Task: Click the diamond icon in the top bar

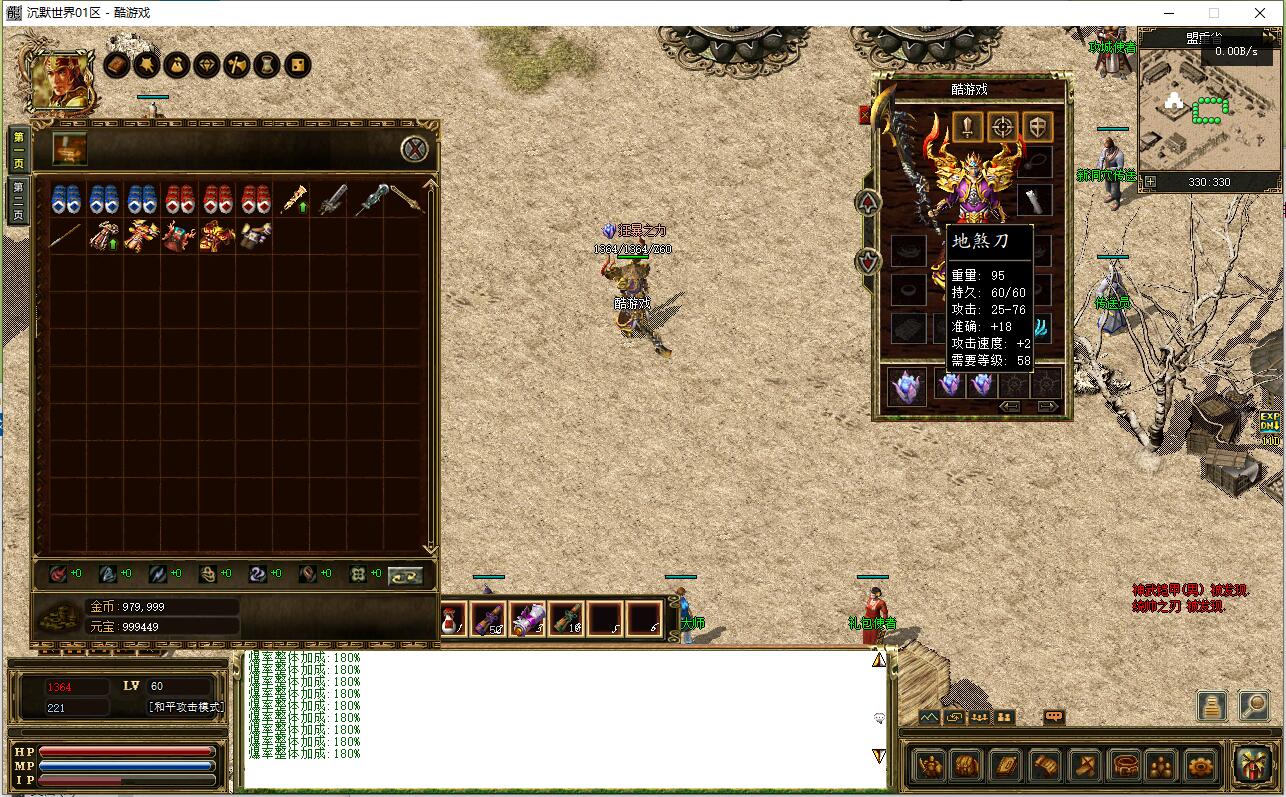Action: coord(207,66)
